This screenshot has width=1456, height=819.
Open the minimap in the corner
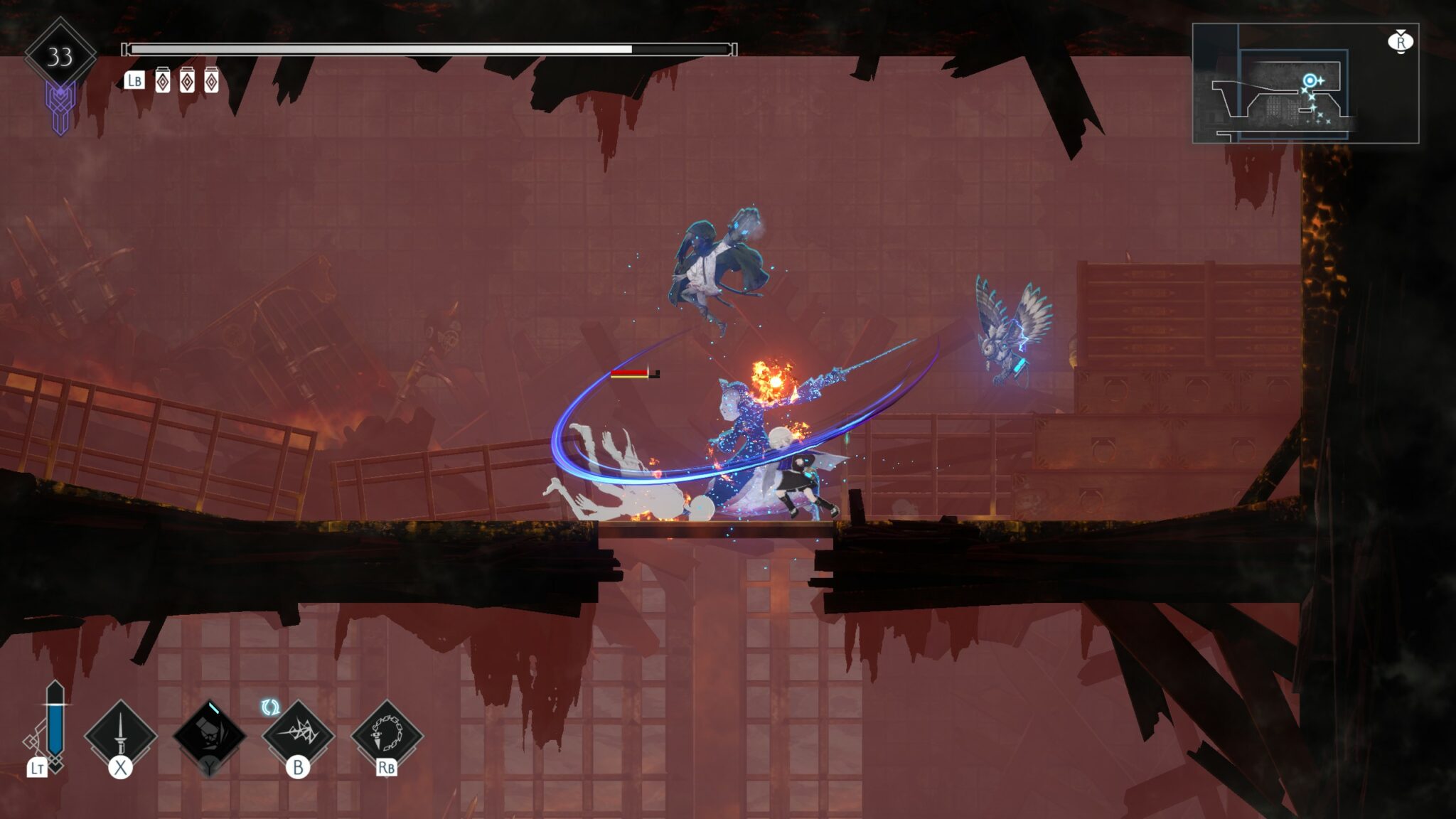1305,83
